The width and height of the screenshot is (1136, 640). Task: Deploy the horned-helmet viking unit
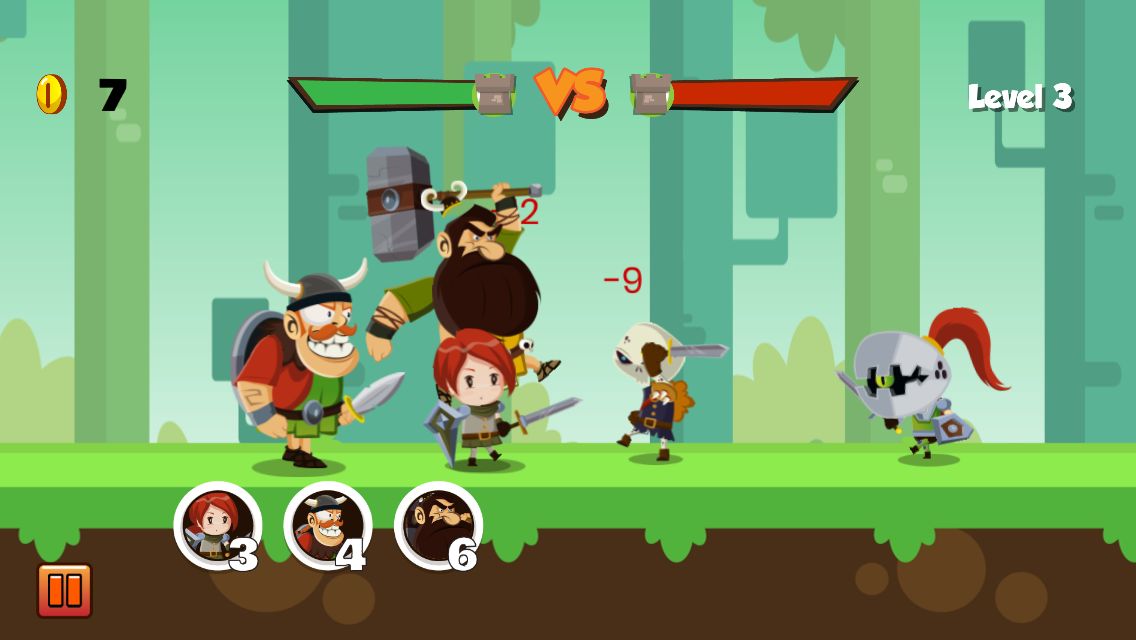point(327,526)
